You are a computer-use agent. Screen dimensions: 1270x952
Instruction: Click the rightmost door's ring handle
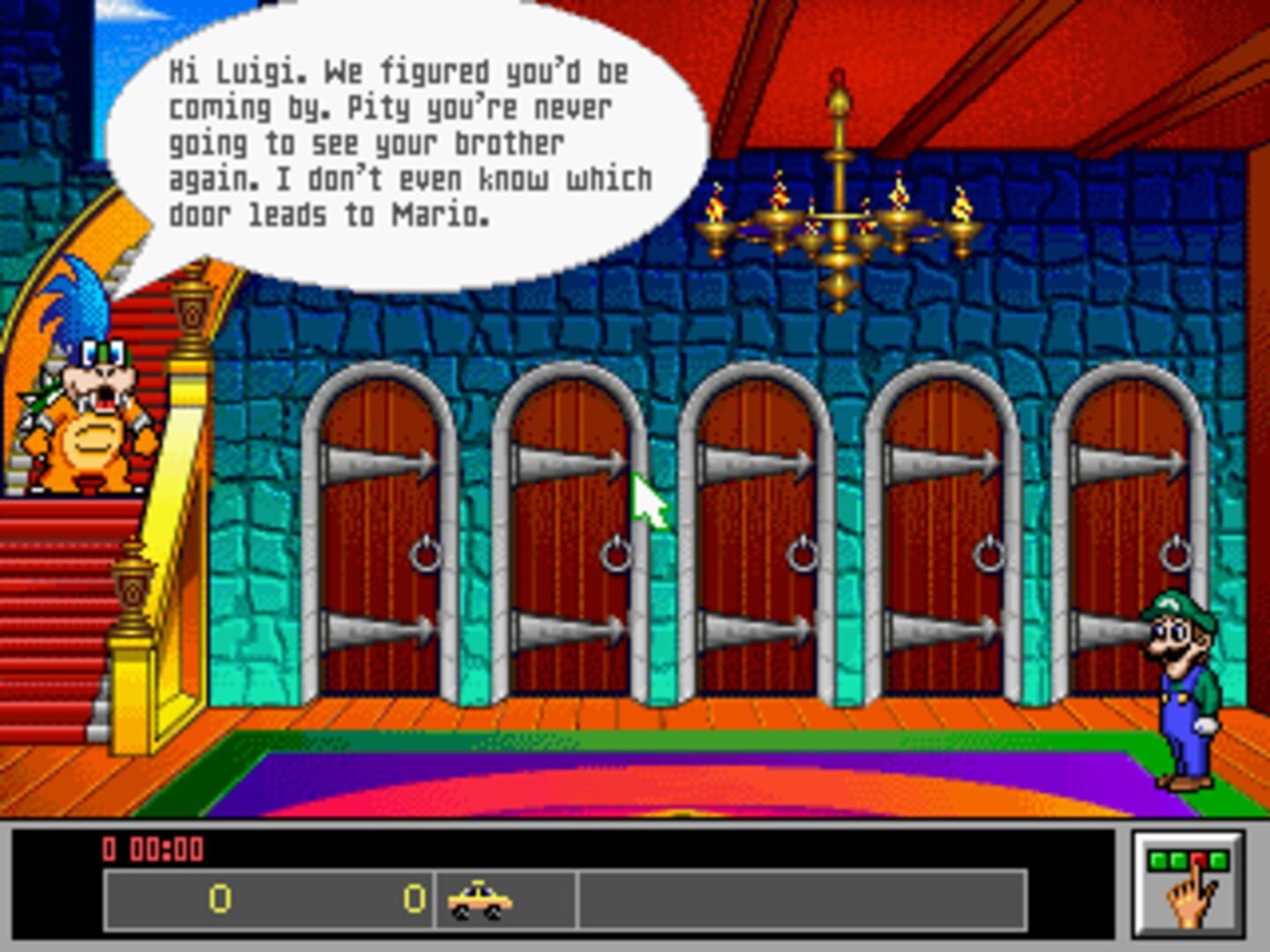click(x=1177, y=554)
